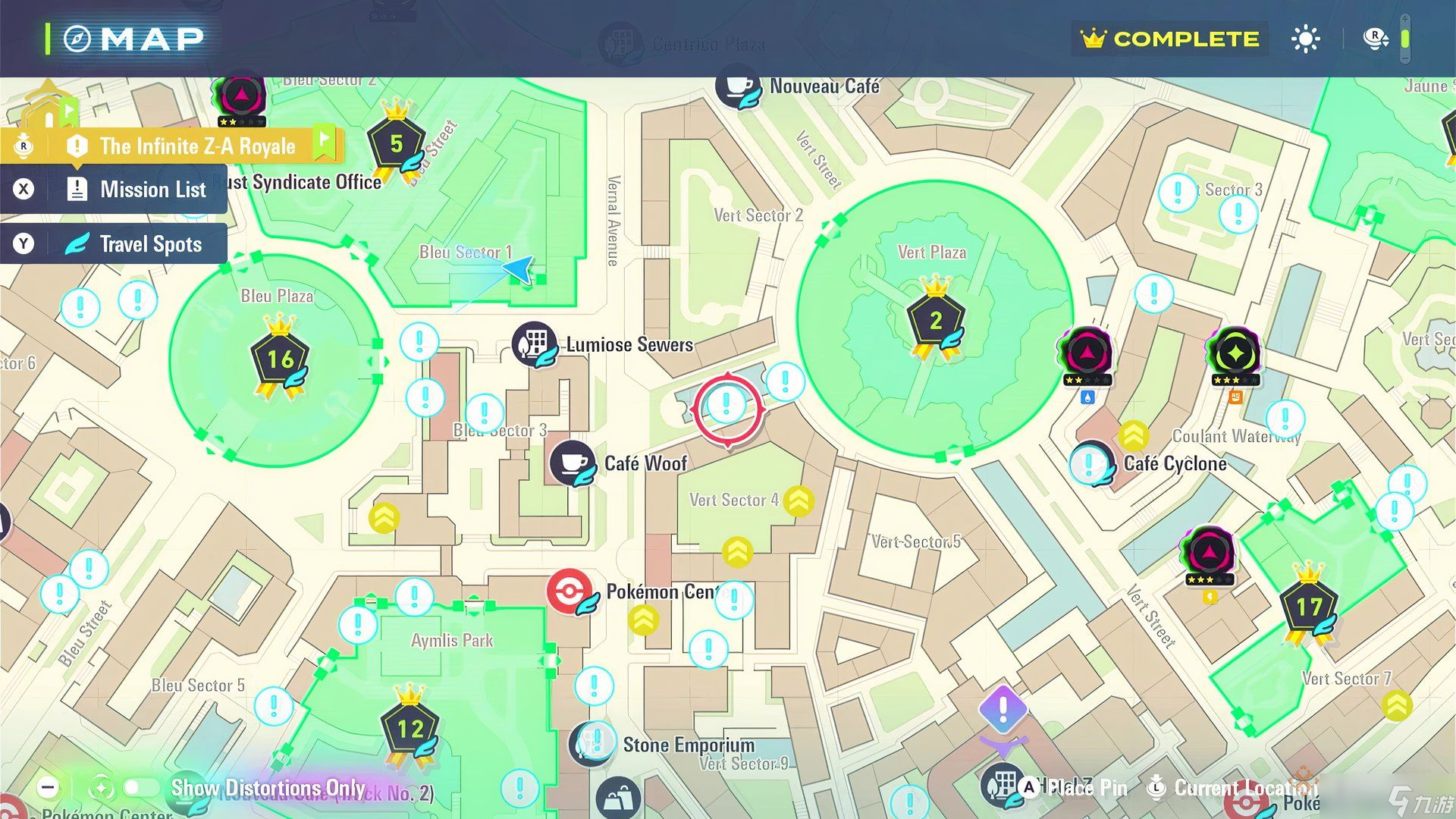Click the purple diamond exclamation mission marker
Image resolution: width=1456 pixels, height=819 pixels.
[x=1003, y=709]
